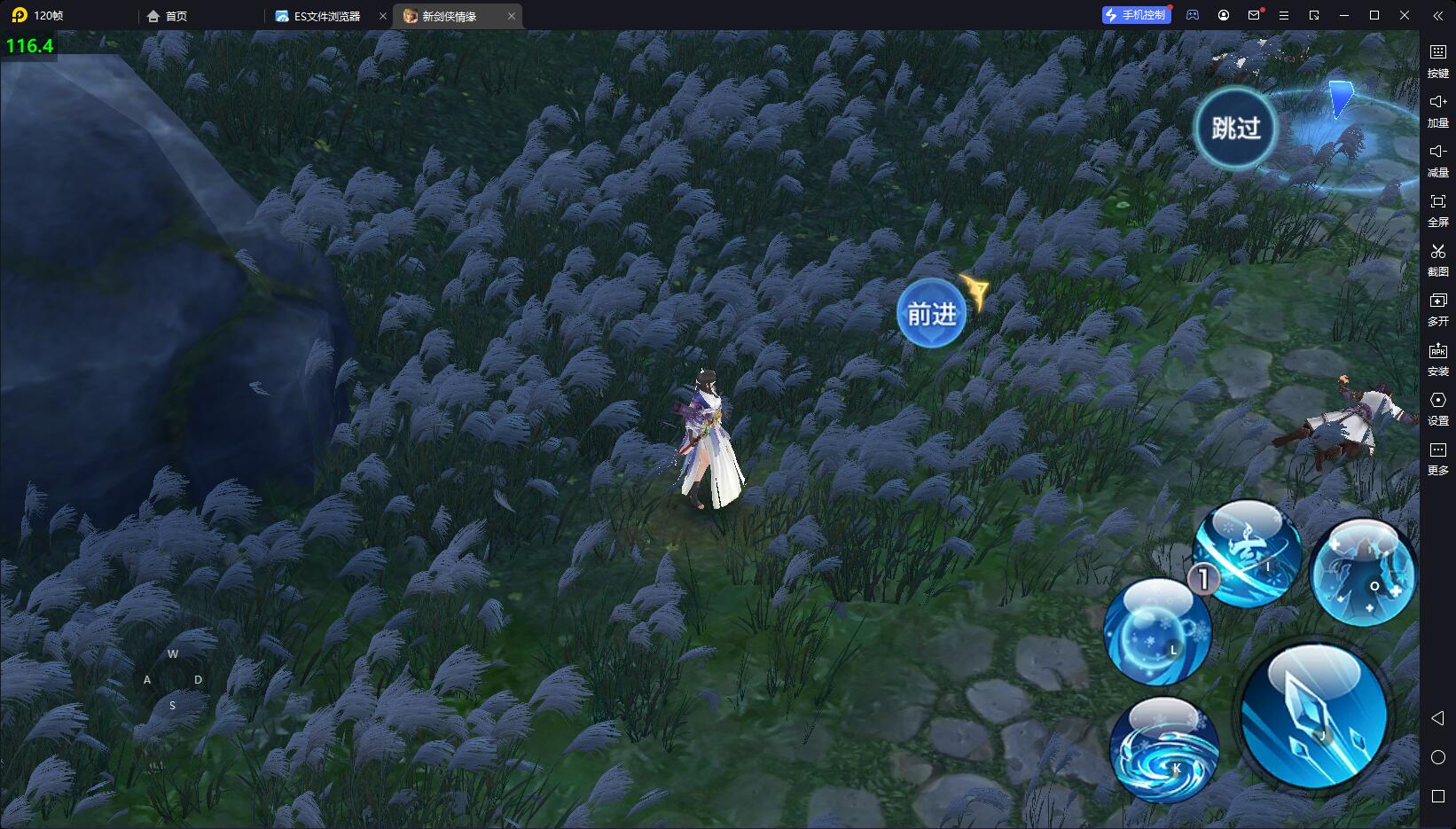Image resolution: width=1456 pixels, height=829 pixels.
Task: Activate the water vortex skill
Action: point(1164,750)
